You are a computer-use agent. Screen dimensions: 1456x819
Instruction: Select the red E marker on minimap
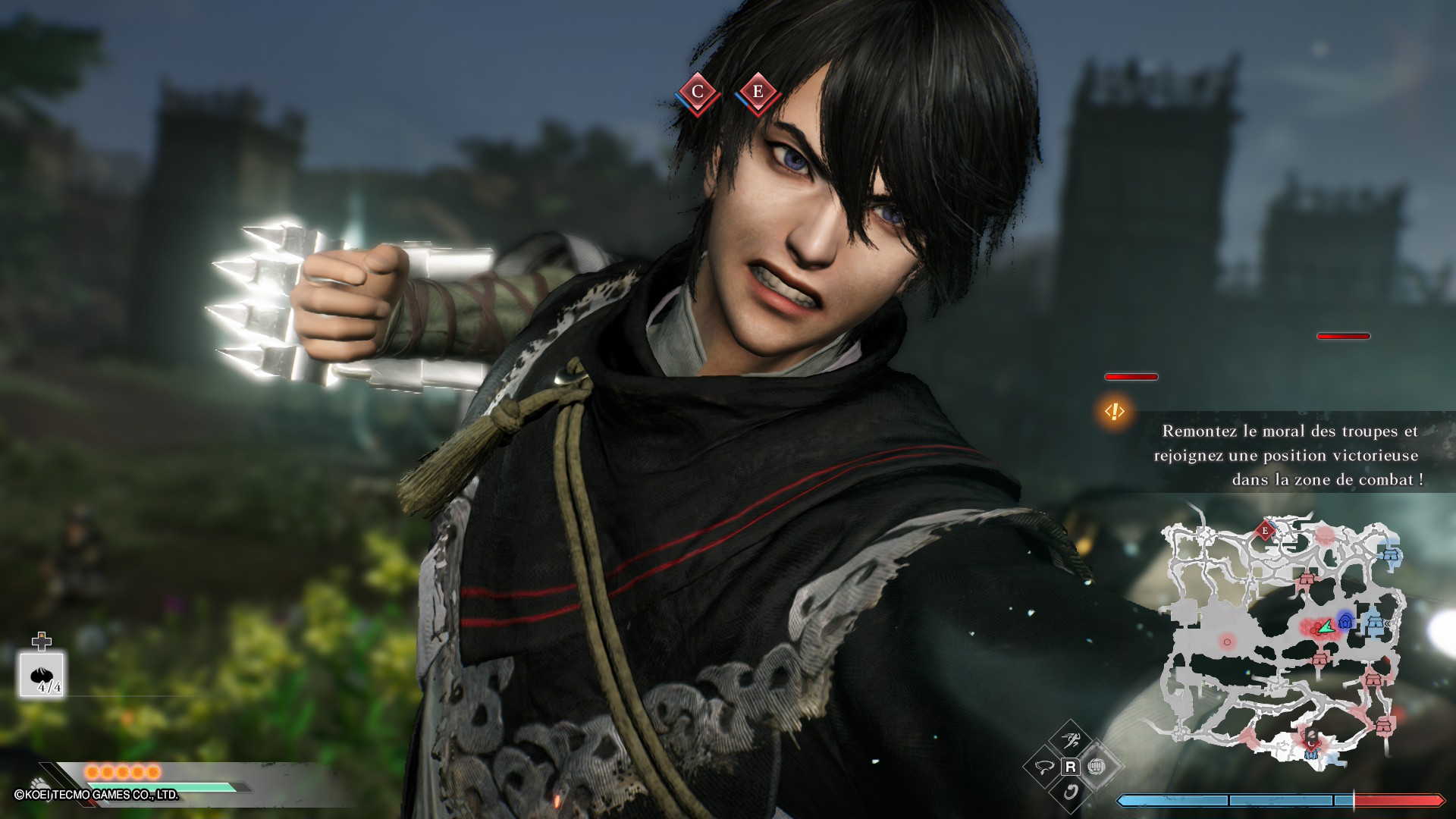click(1264, 531)
